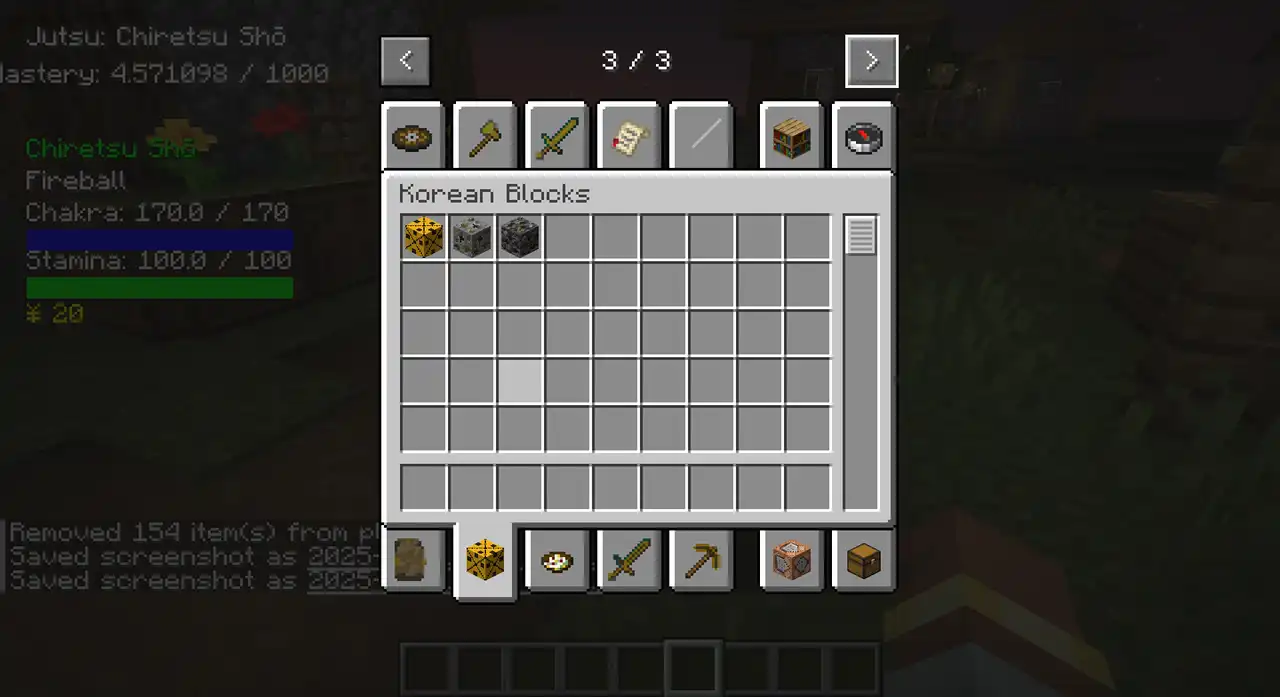This screenshot has width=1280, height=697.
Task: Select the green sword tab in top row
Action: click(x=557, y=137)
